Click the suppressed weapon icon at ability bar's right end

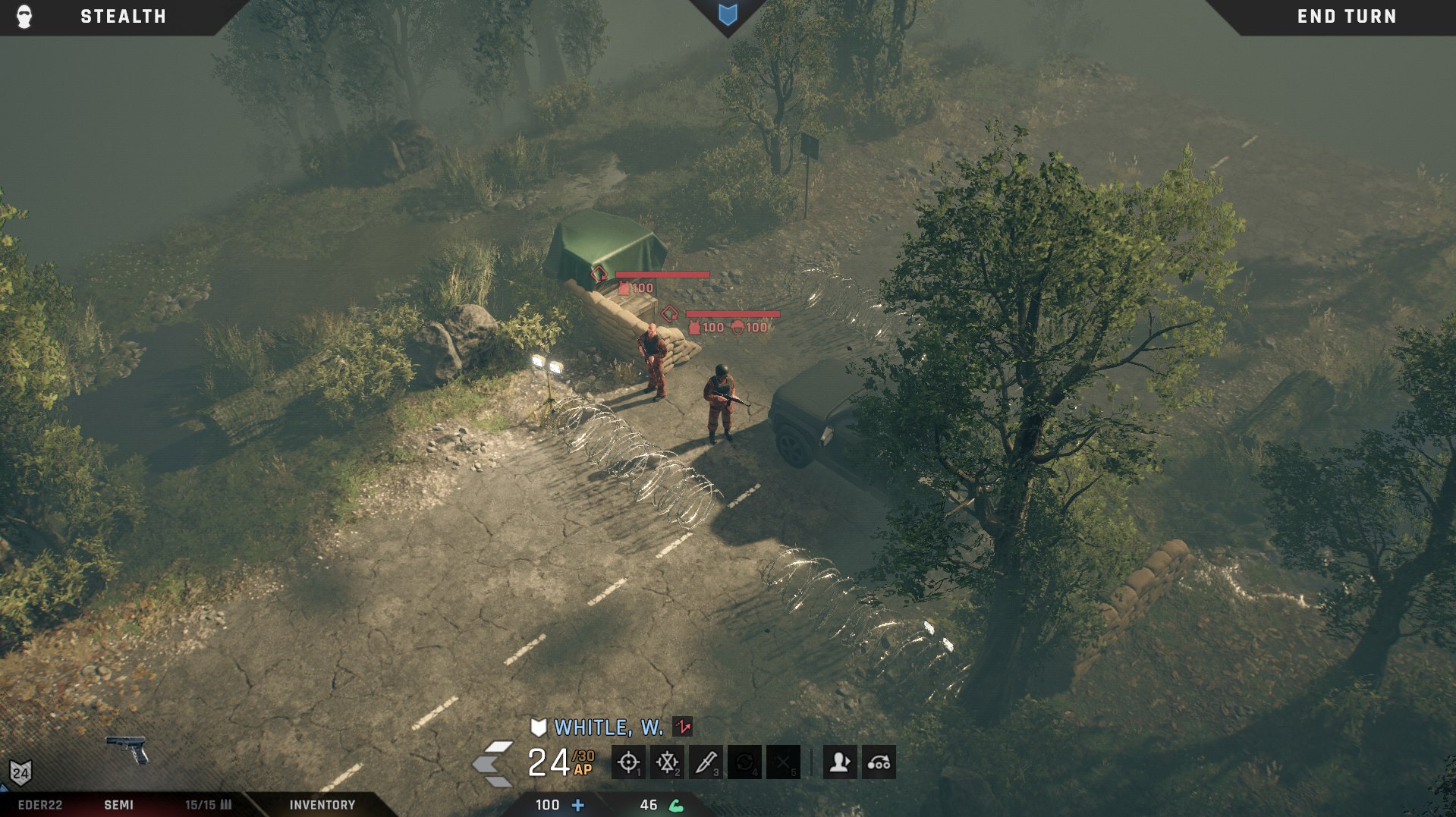[877, 762]
